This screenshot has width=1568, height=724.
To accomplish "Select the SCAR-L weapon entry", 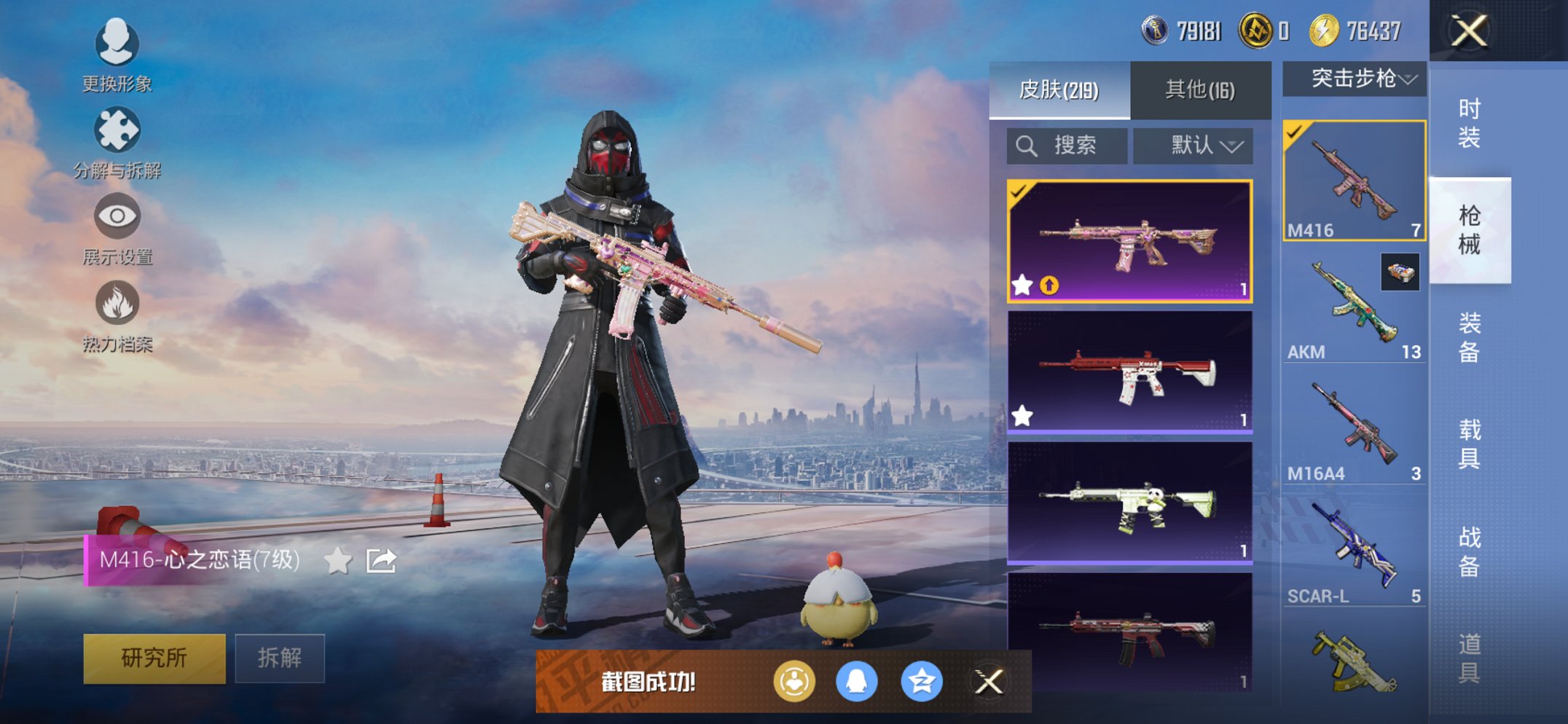I will click(x=1352, y=546).
